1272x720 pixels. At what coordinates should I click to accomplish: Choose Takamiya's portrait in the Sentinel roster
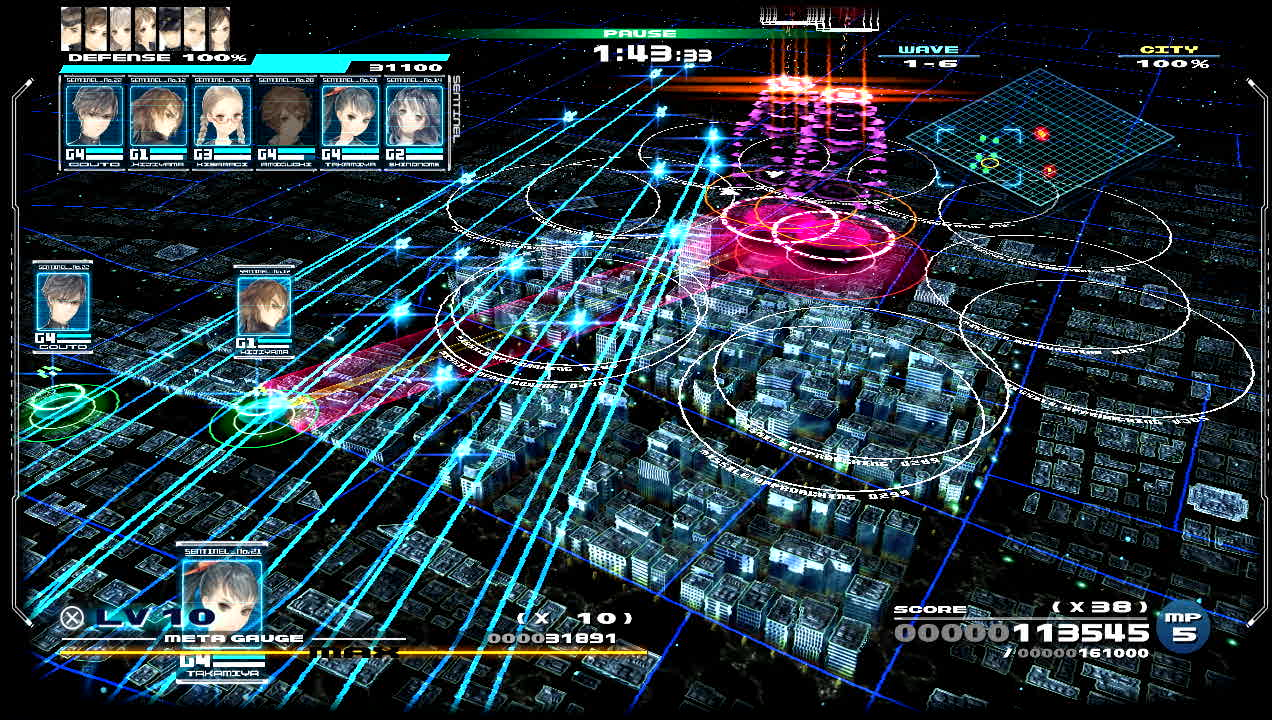tap(350, 116)
